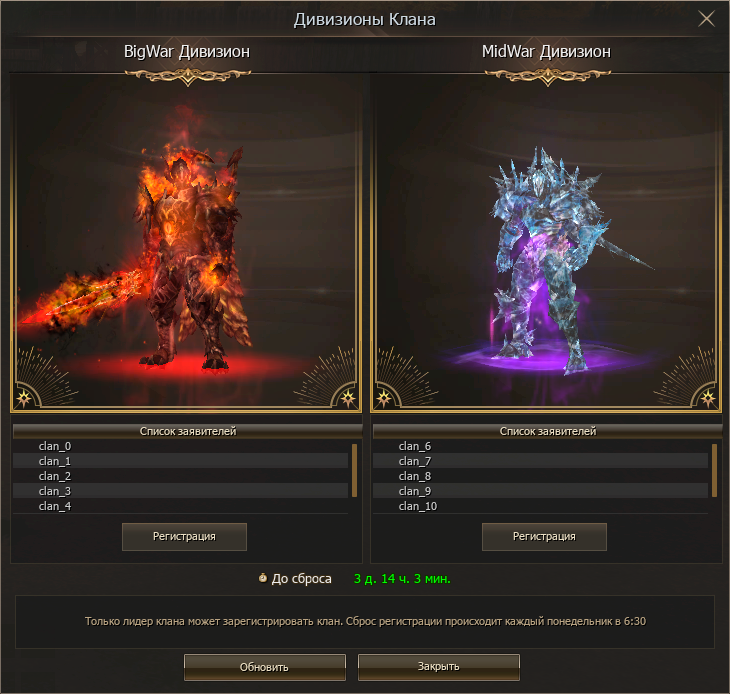Choose the clan_4 row

(x=180, y=506)
